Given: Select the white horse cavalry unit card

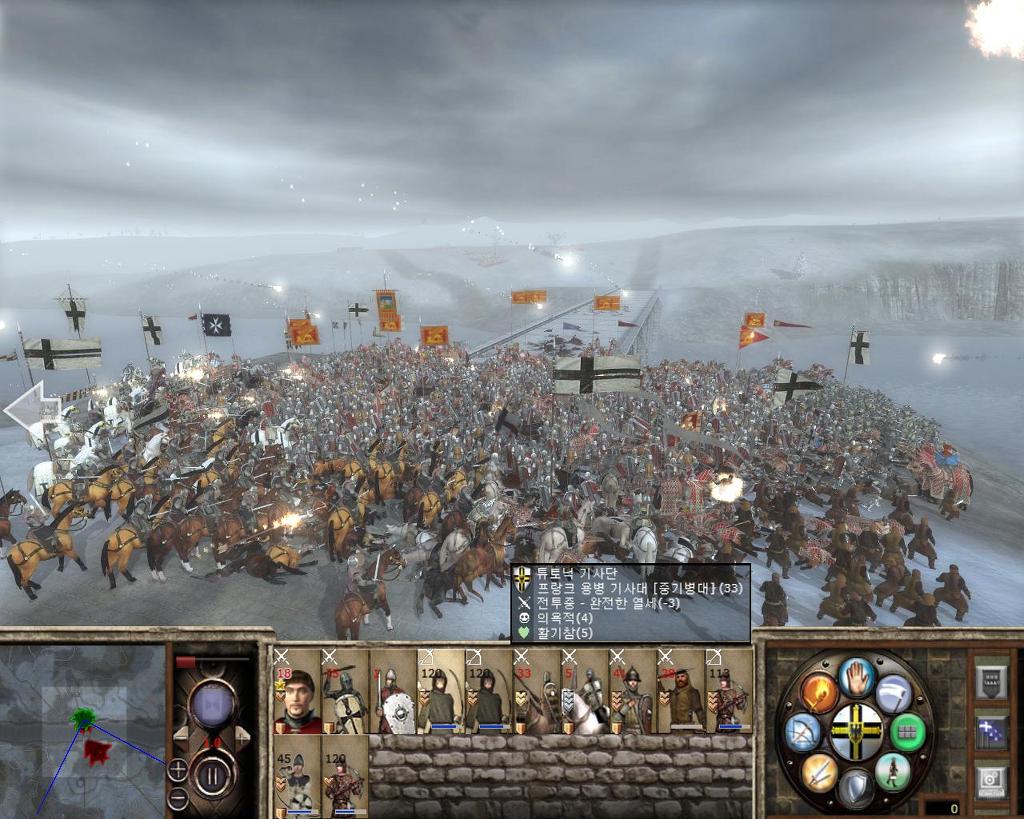Looking at the screenshot, I should (584, 692).
